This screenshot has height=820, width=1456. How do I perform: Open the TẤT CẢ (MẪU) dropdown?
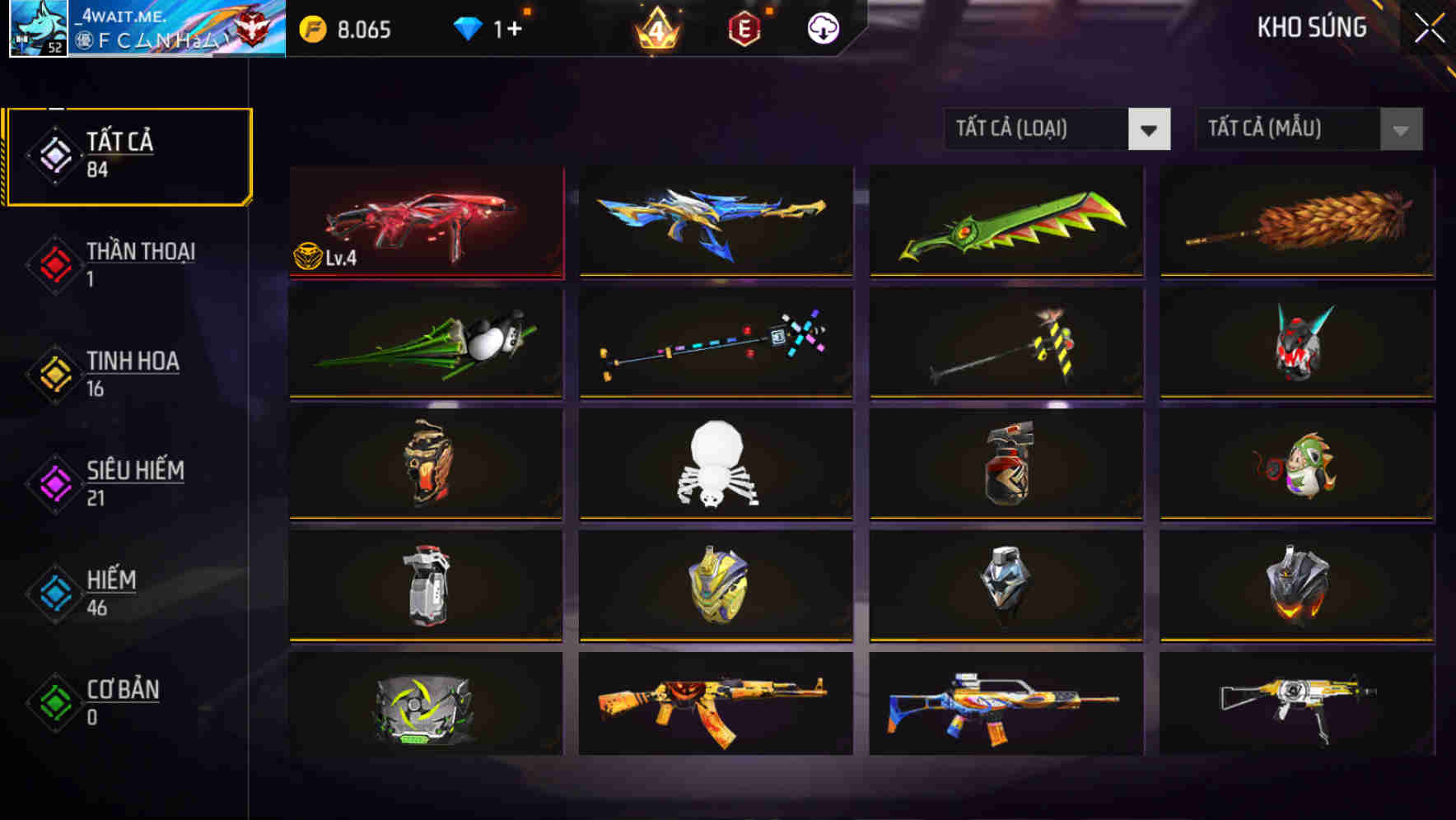click(x=1285, y=129)
